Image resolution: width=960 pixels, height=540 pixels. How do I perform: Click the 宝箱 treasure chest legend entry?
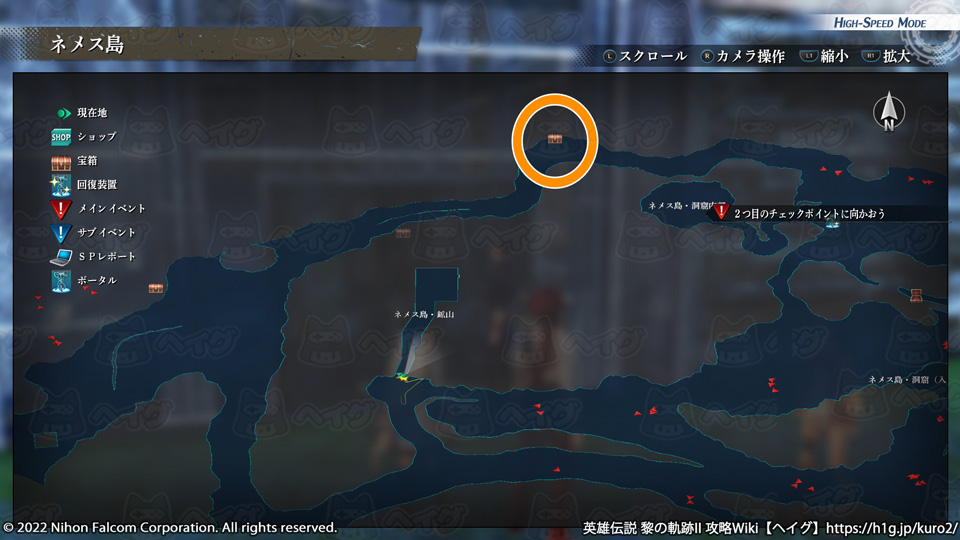(75, 160)
